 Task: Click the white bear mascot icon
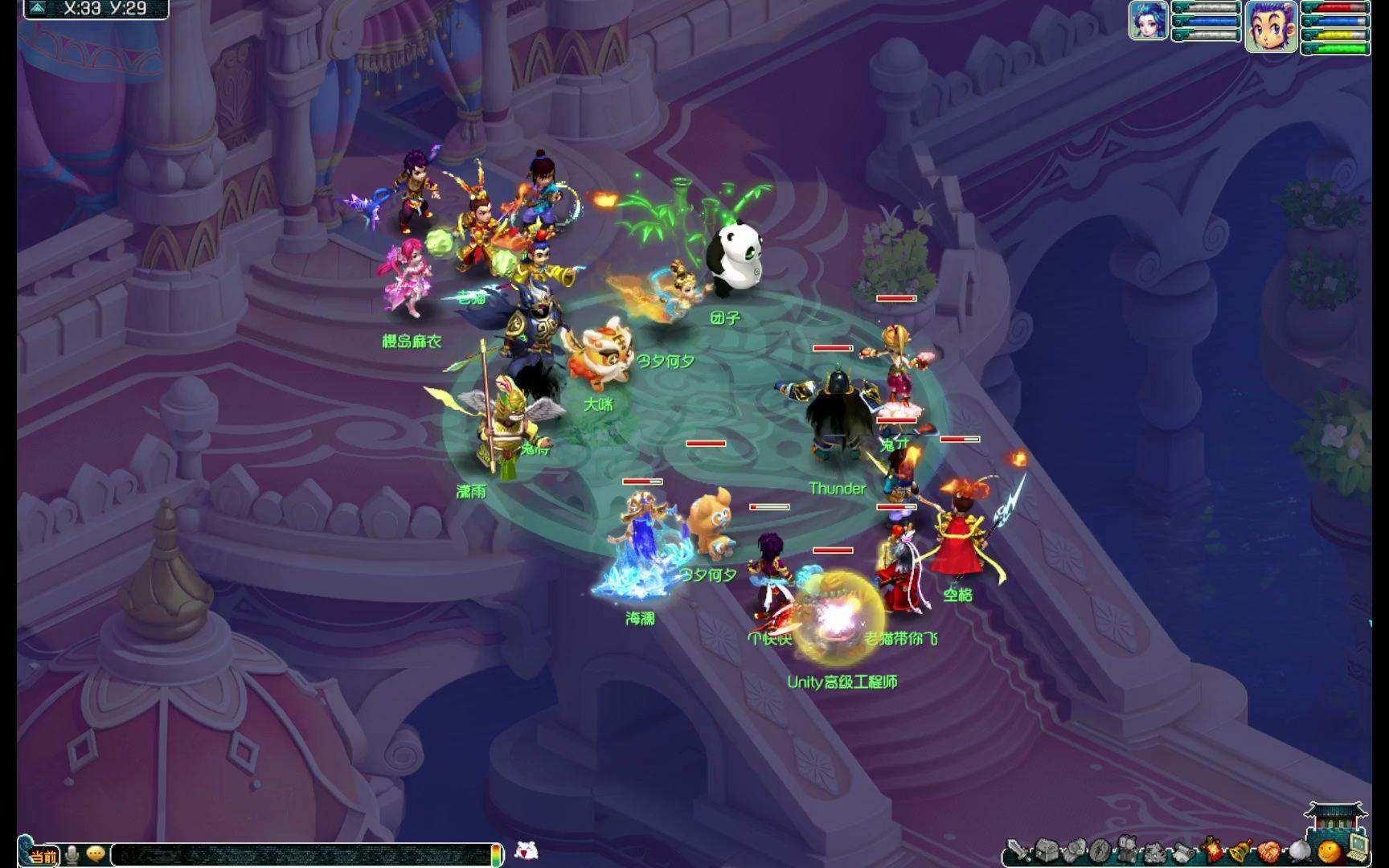(x=526, y=850)
